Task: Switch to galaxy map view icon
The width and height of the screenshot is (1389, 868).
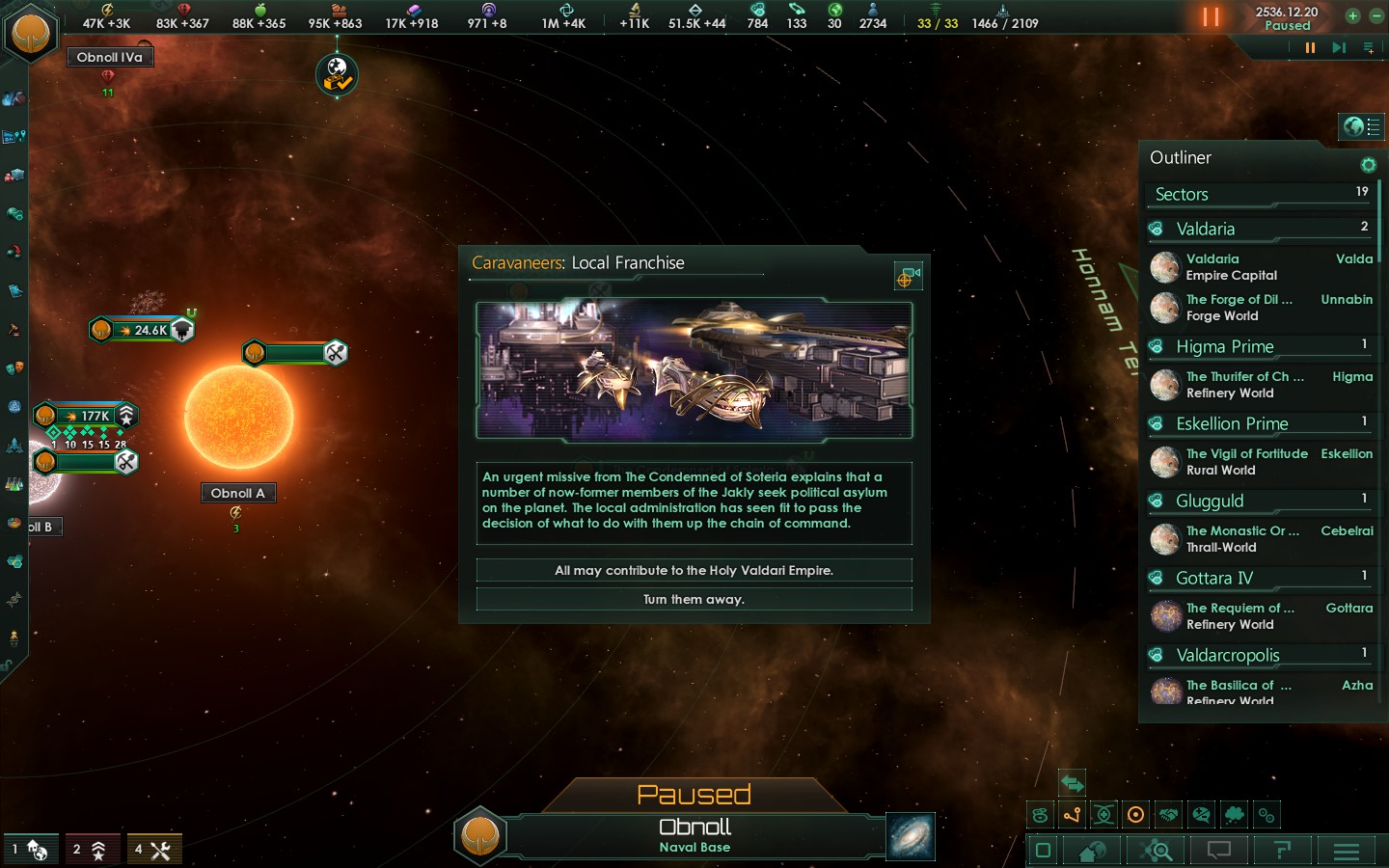Action: 910,836
